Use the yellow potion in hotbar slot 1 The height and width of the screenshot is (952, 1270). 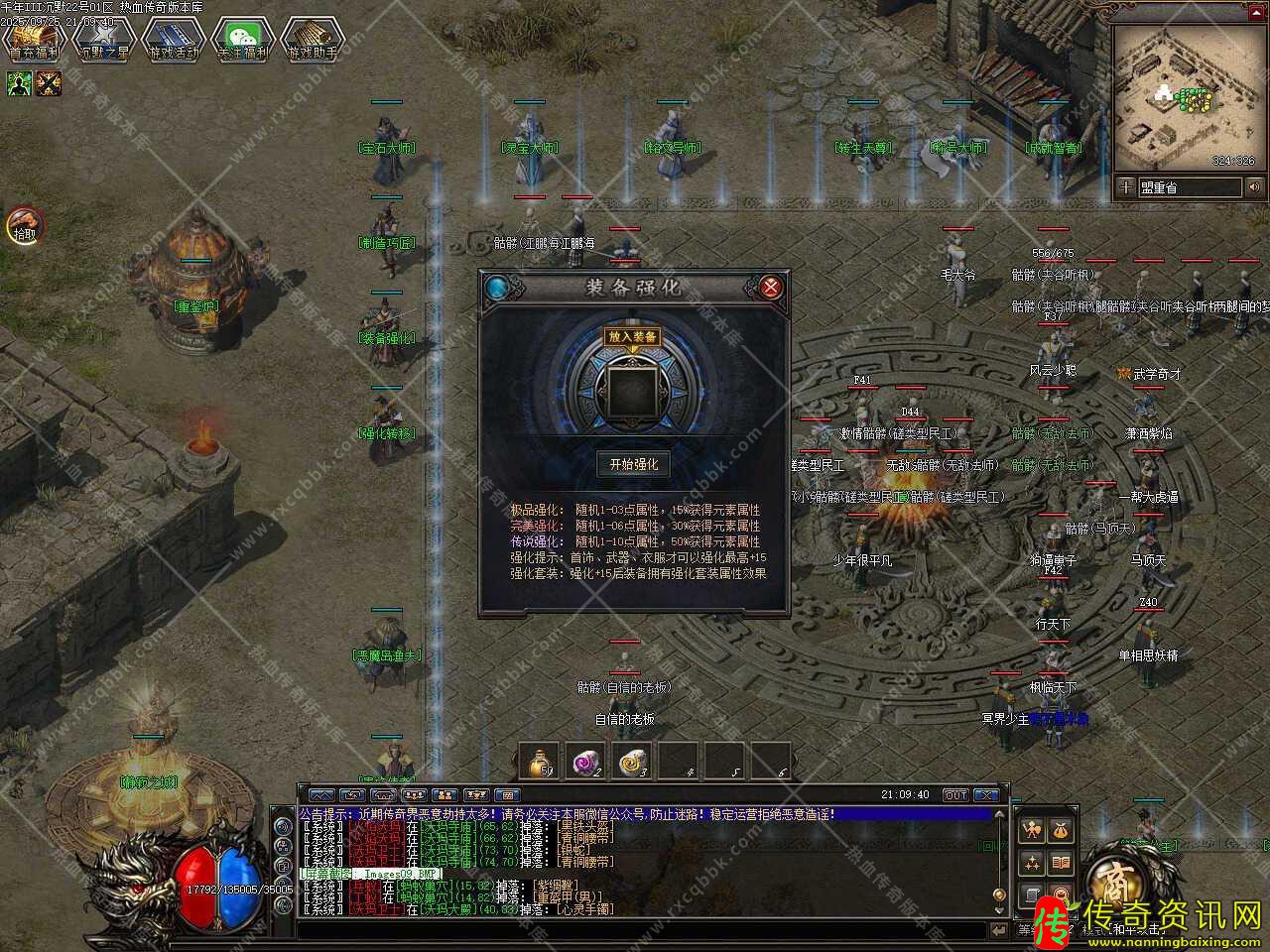click(x=540, y=762)
